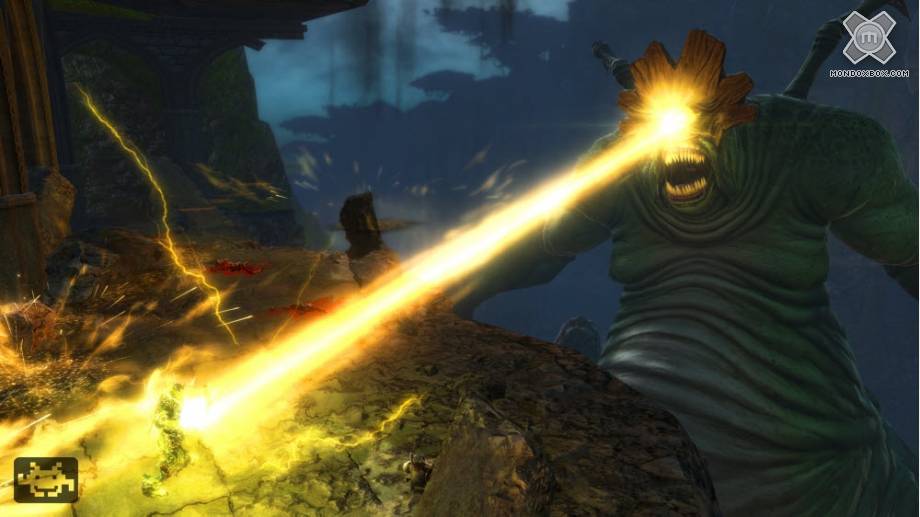Click the pixel space invader badge
920x517 pixels.
click(x=45, y=479)
